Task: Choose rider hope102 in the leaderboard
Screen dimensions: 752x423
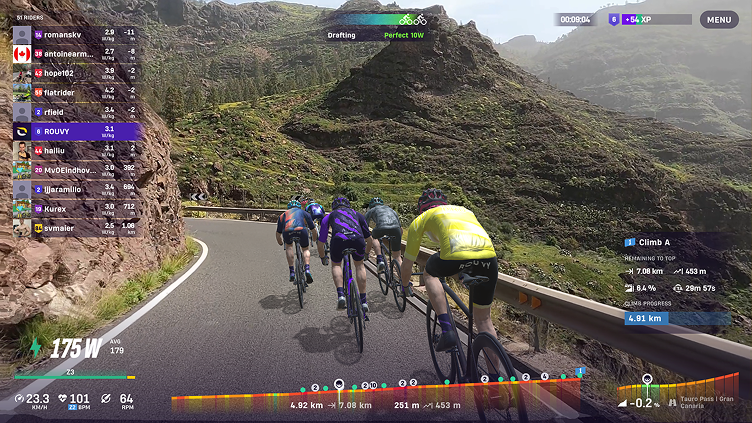Action: click(75, 72)
